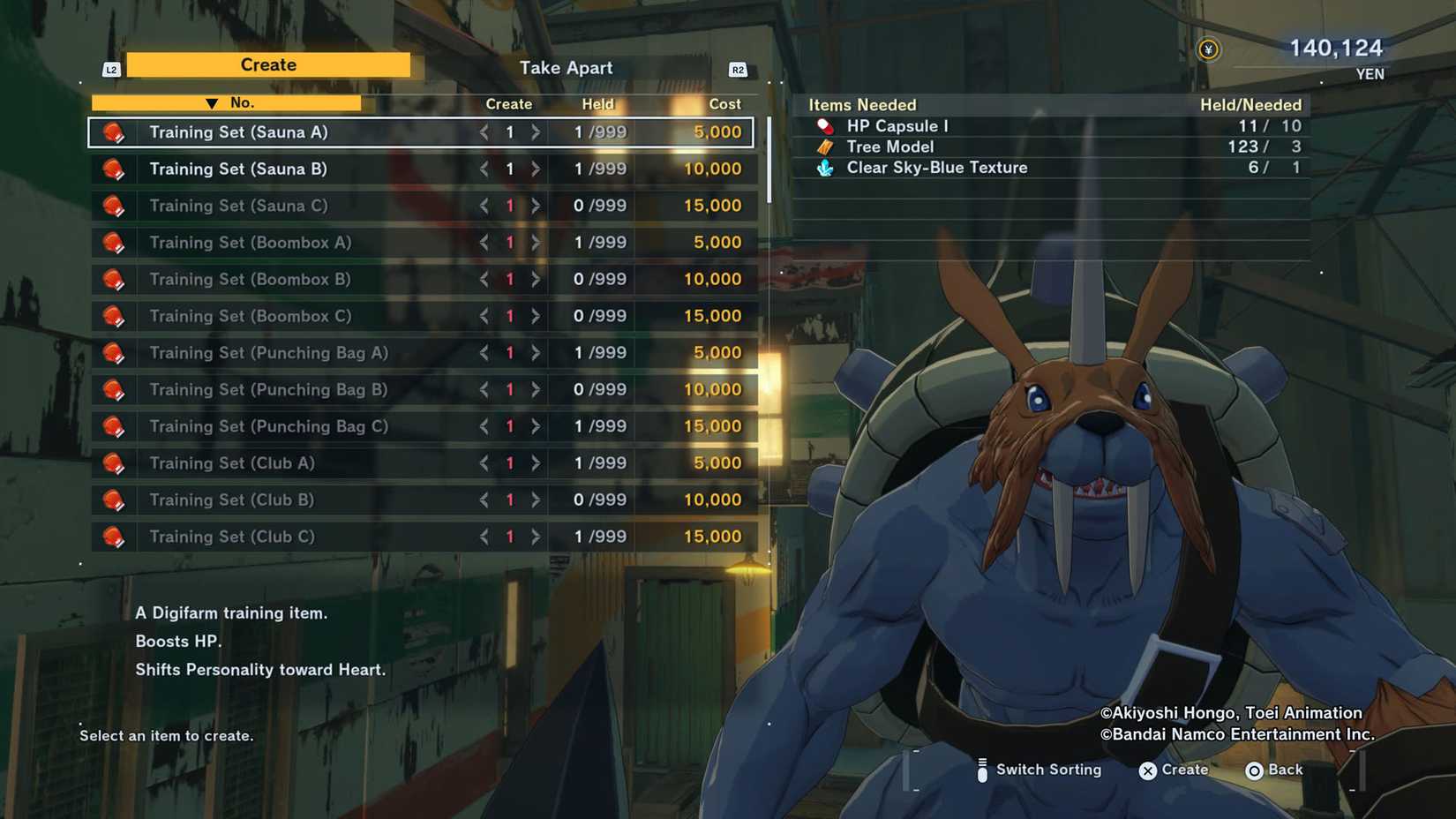Increase Training Set (Sauna A) quantity with right arrow
This screenshot has height=819, width=1456.
click(536, 131)
